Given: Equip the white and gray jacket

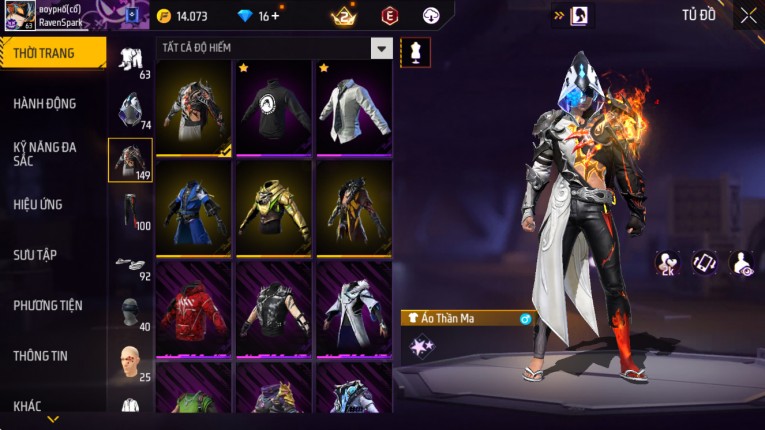Looking at the screenshot, I should 354,106.
